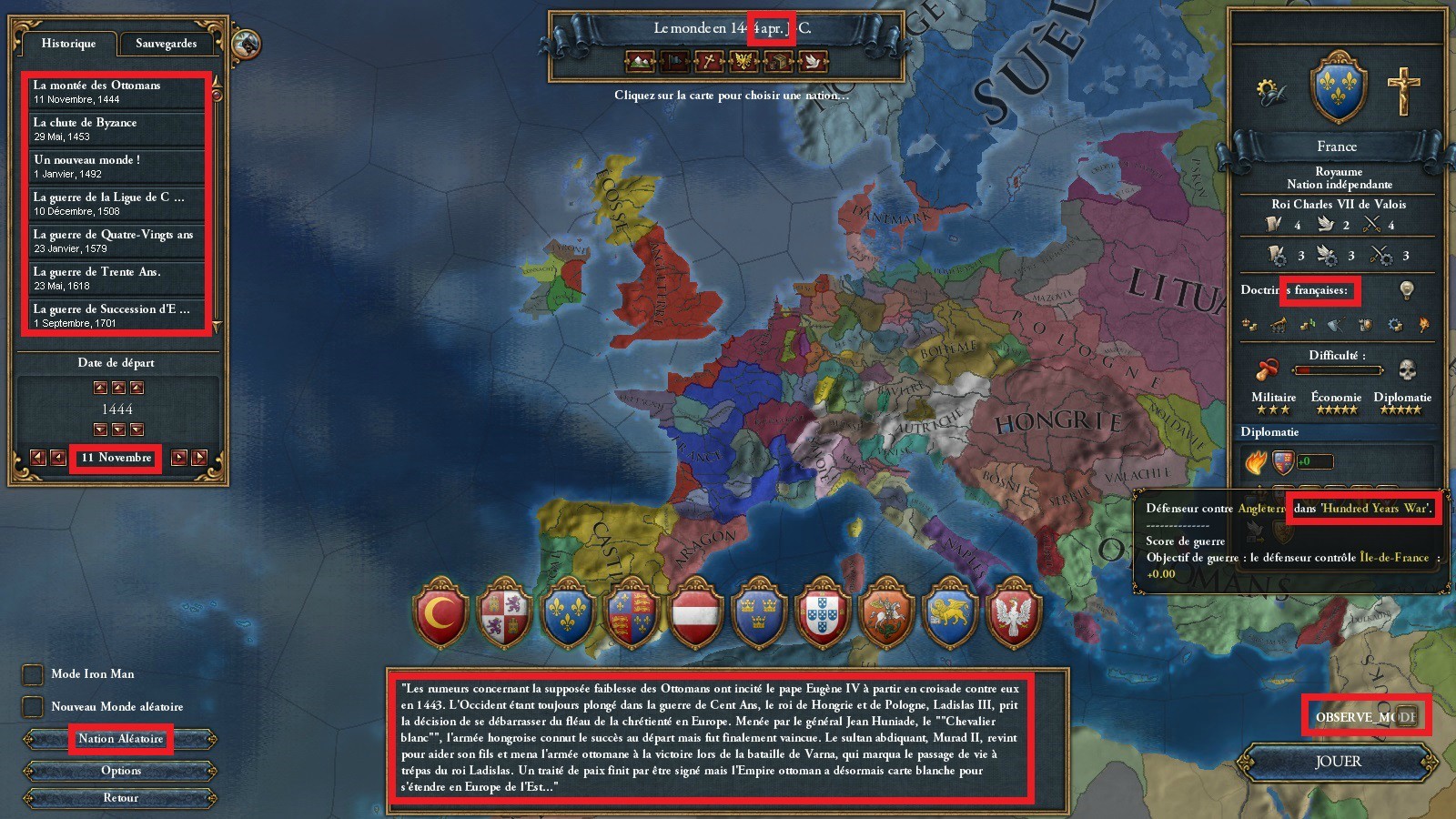This screenshot has height=819, width=1456.
Task: Enable Mode Iron Man
Action: (32, 673)
